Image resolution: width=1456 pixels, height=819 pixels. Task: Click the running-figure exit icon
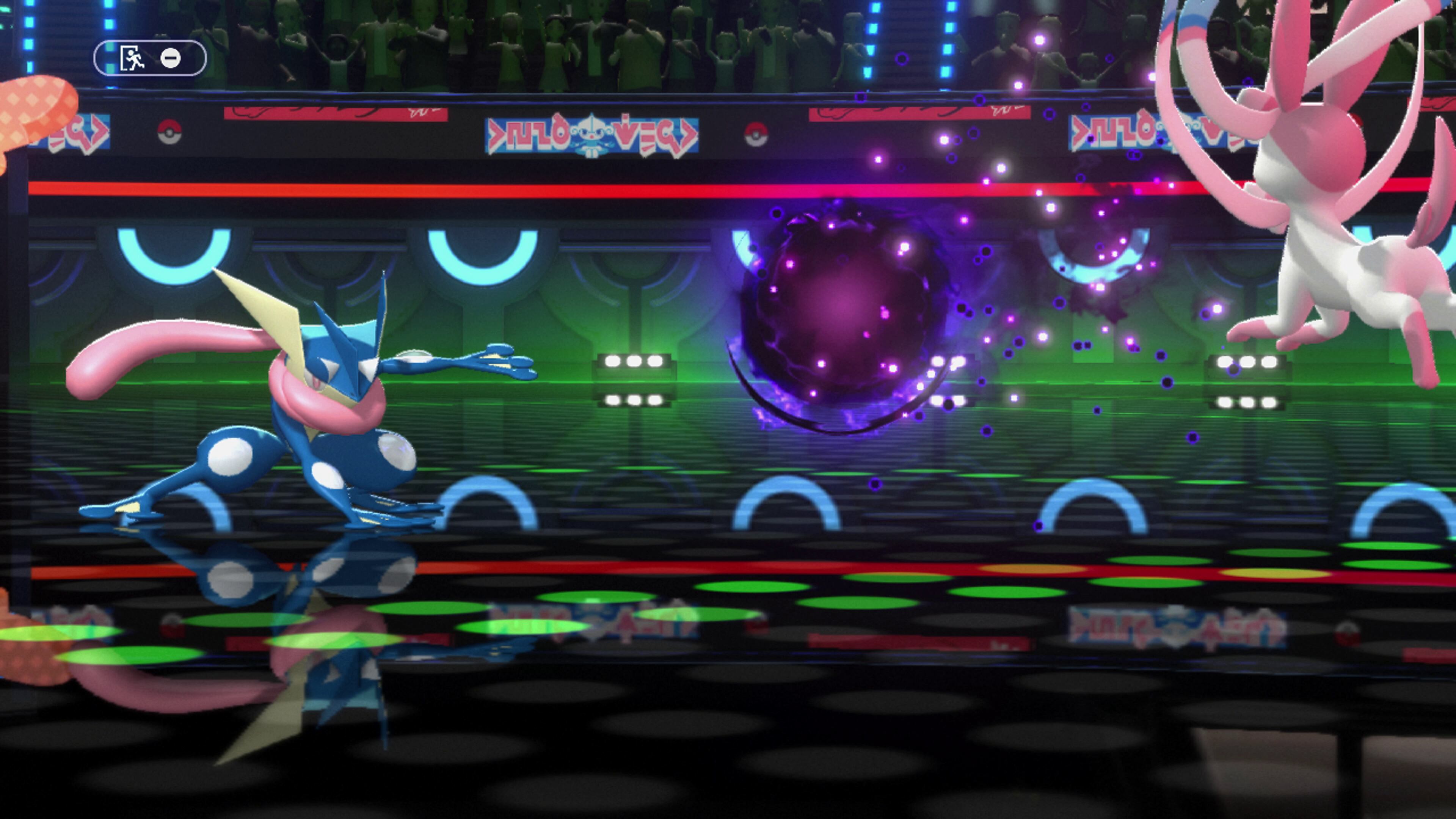[132, 58]
